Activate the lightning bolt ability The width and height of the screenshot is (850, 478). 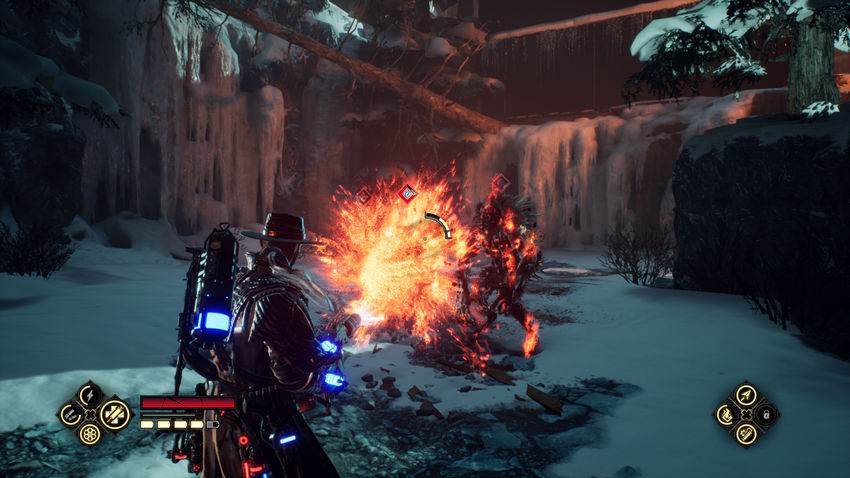[x=90, y=393]
